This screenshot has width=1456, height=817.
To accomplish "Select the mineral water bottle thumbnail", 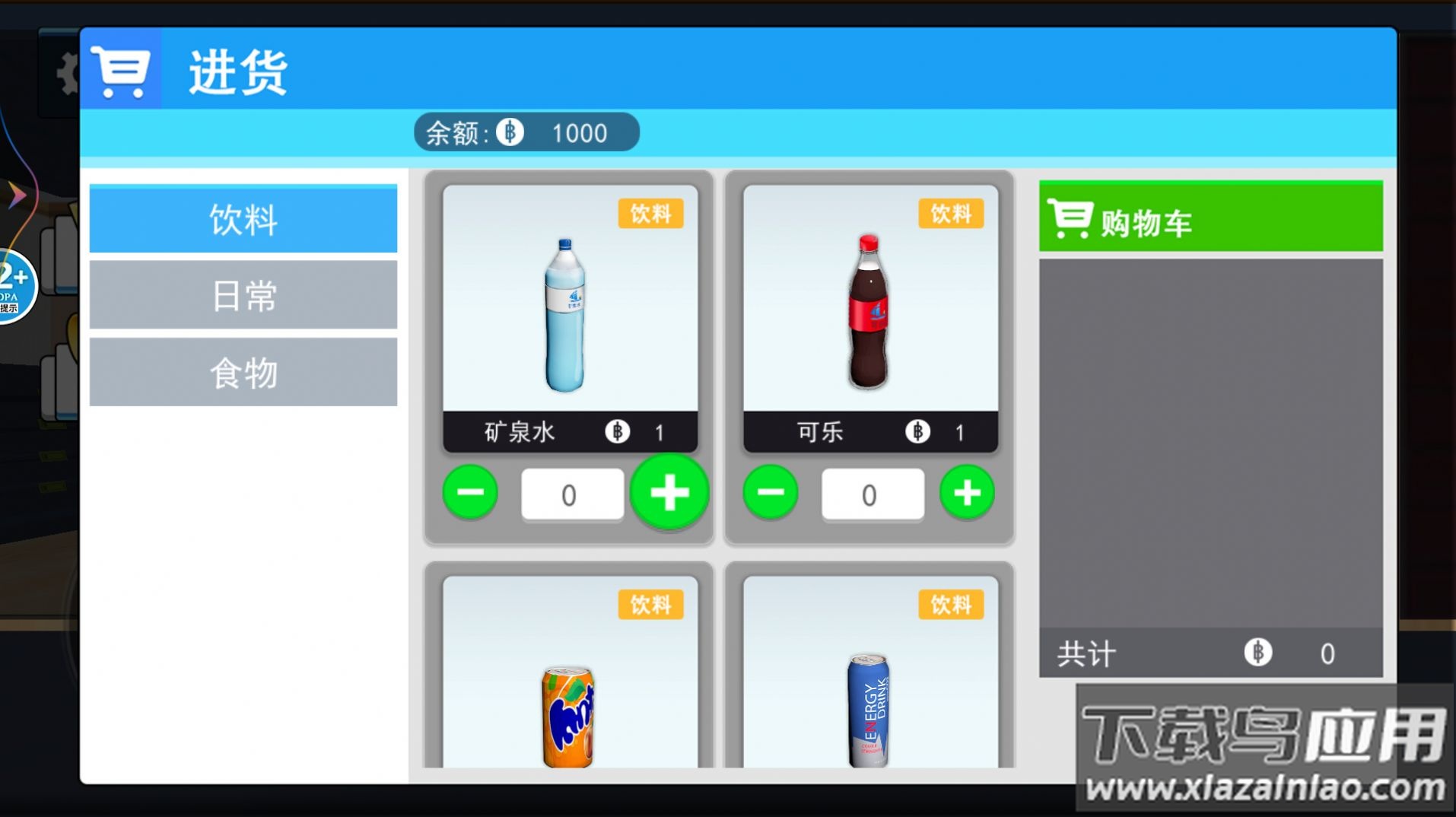I will 564,316.
